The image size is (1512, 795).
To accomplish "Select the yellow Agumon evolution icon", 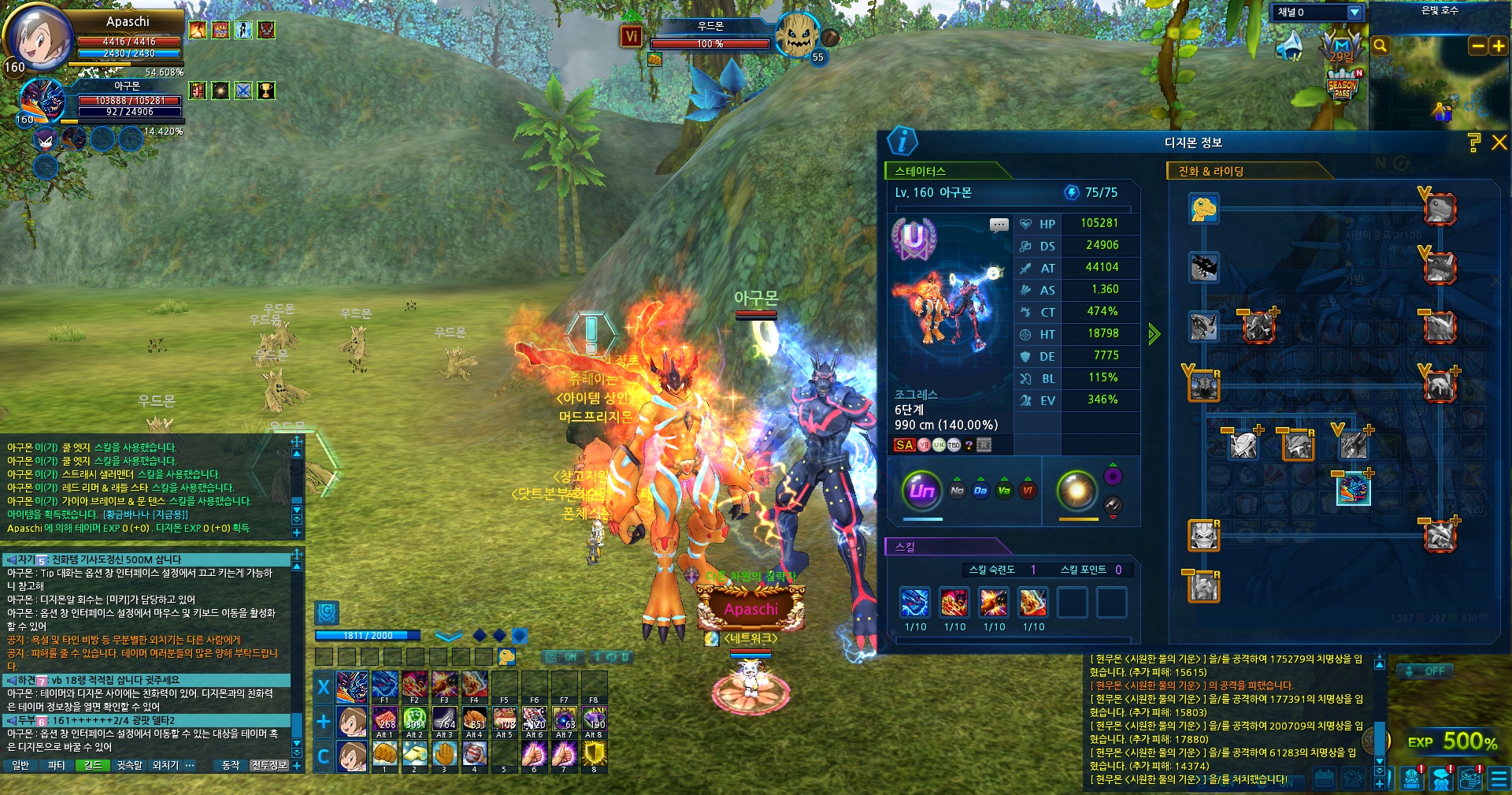I will pos(1203,209).
